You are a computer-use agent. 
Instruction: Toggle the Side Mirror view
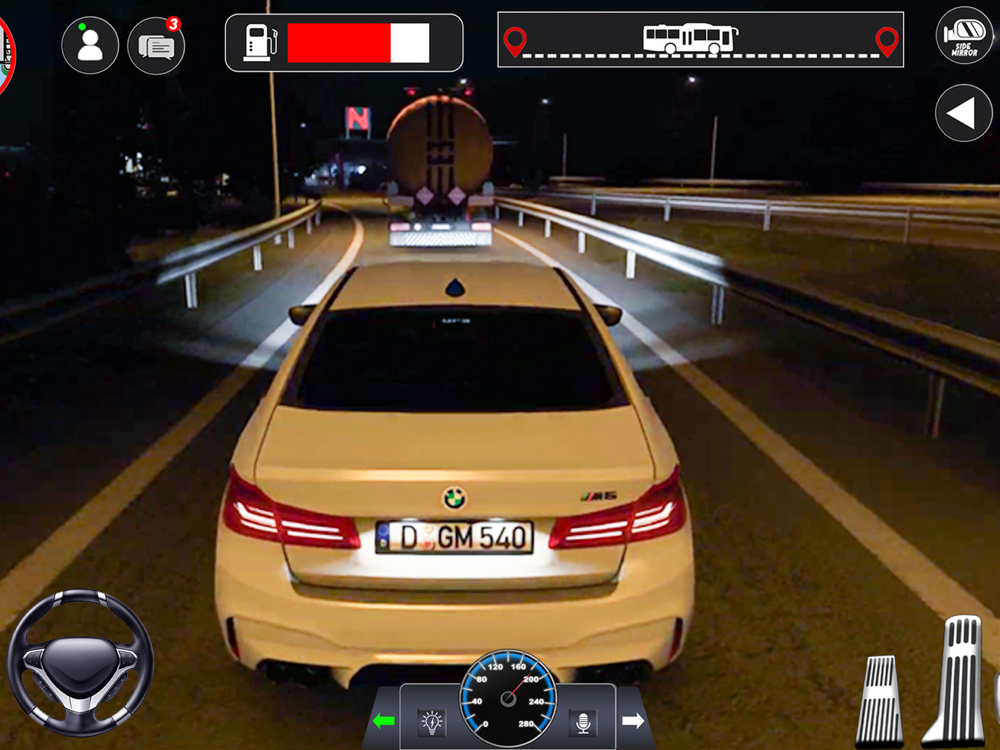pyautogui.click(x=963, y=36)
